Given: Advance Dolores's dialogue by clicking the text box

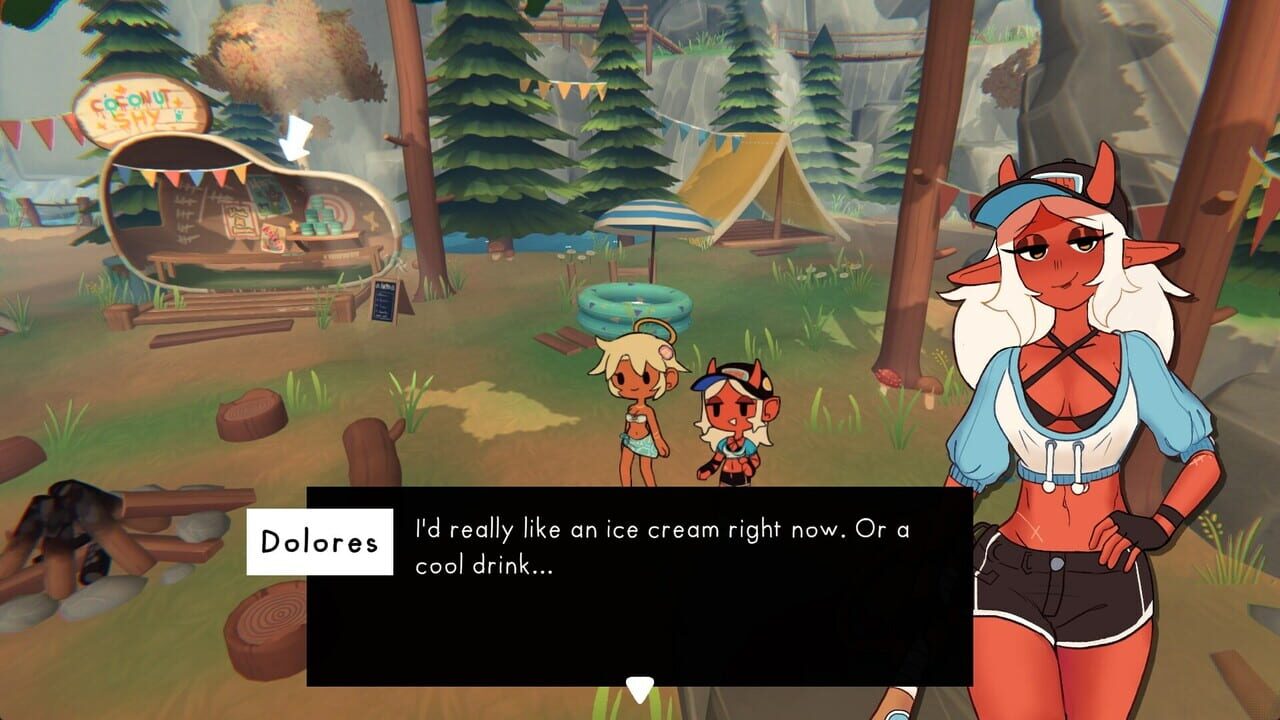Looking at the screenshot, I should click(x=640, y=575).
